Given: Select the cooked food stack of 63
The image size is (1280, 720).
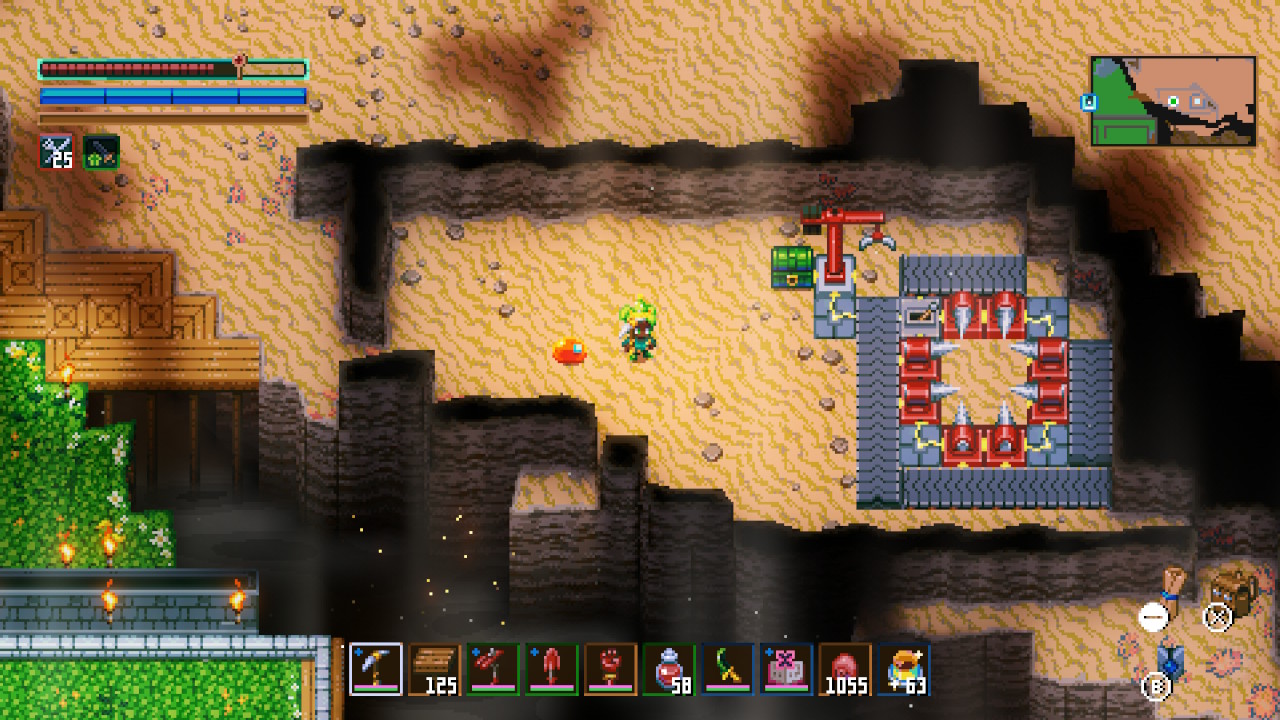Looking at the screenshot, I should [x=904, y=668].
